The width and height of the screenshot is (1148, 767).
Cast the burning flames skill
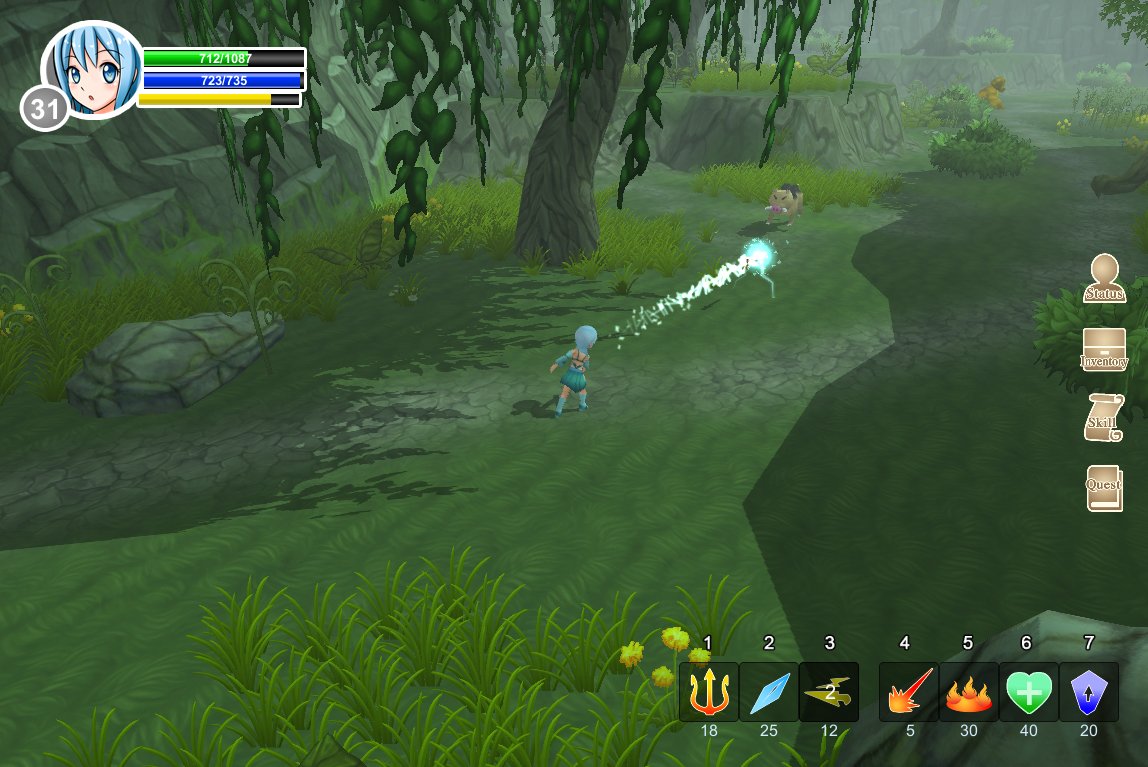[969, 692]
